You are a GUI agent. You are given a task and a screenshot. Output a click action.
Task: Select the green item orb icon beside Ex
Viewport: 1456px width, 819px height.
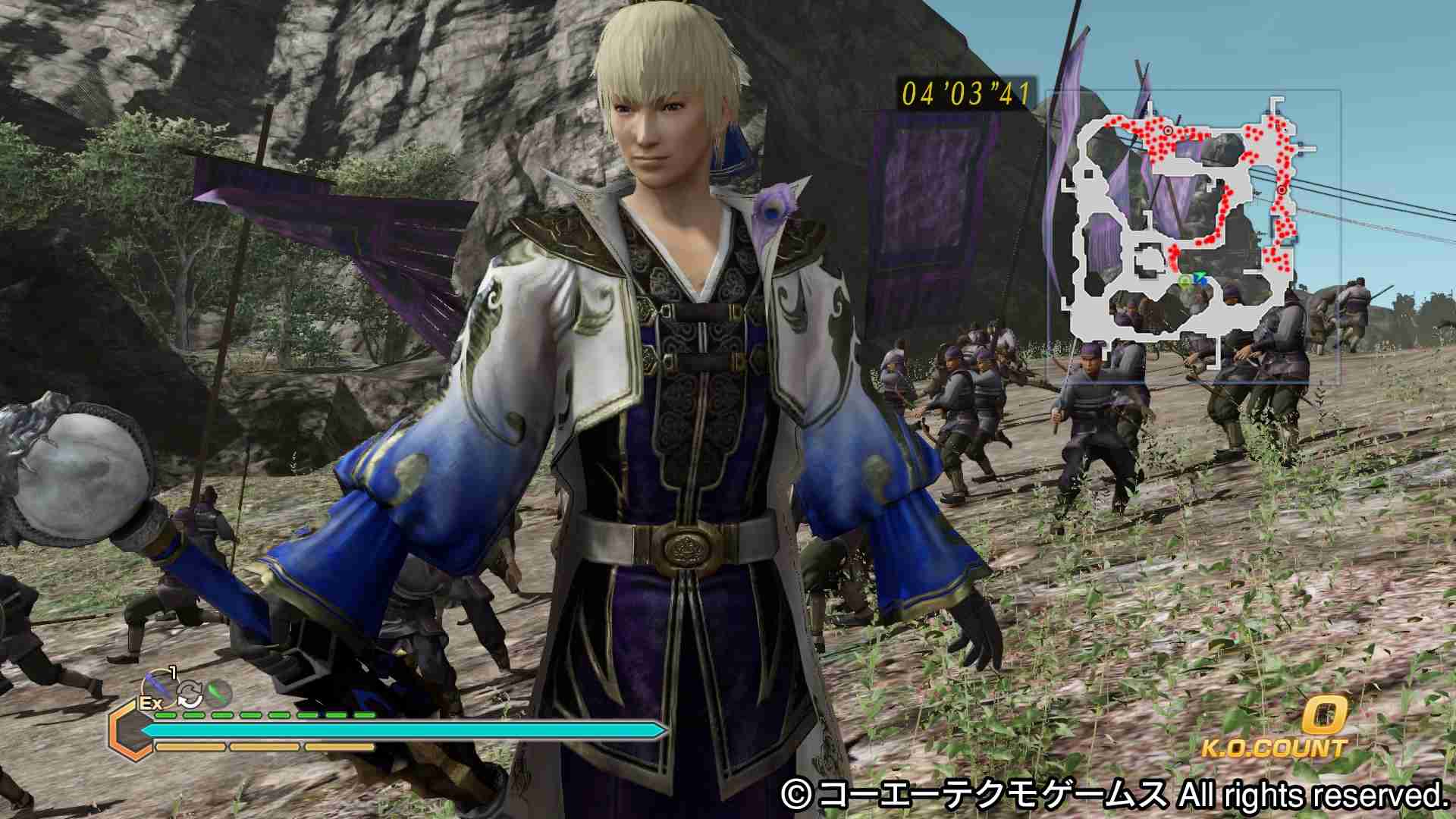tap(218, 692)
